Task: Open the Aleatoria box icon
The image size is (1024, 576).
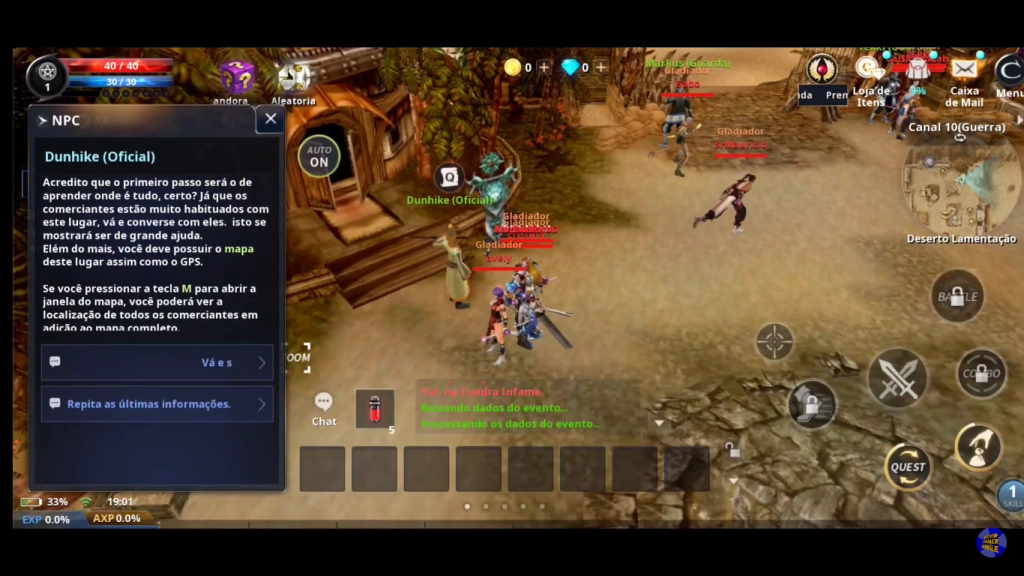Action: pos(294,77)
